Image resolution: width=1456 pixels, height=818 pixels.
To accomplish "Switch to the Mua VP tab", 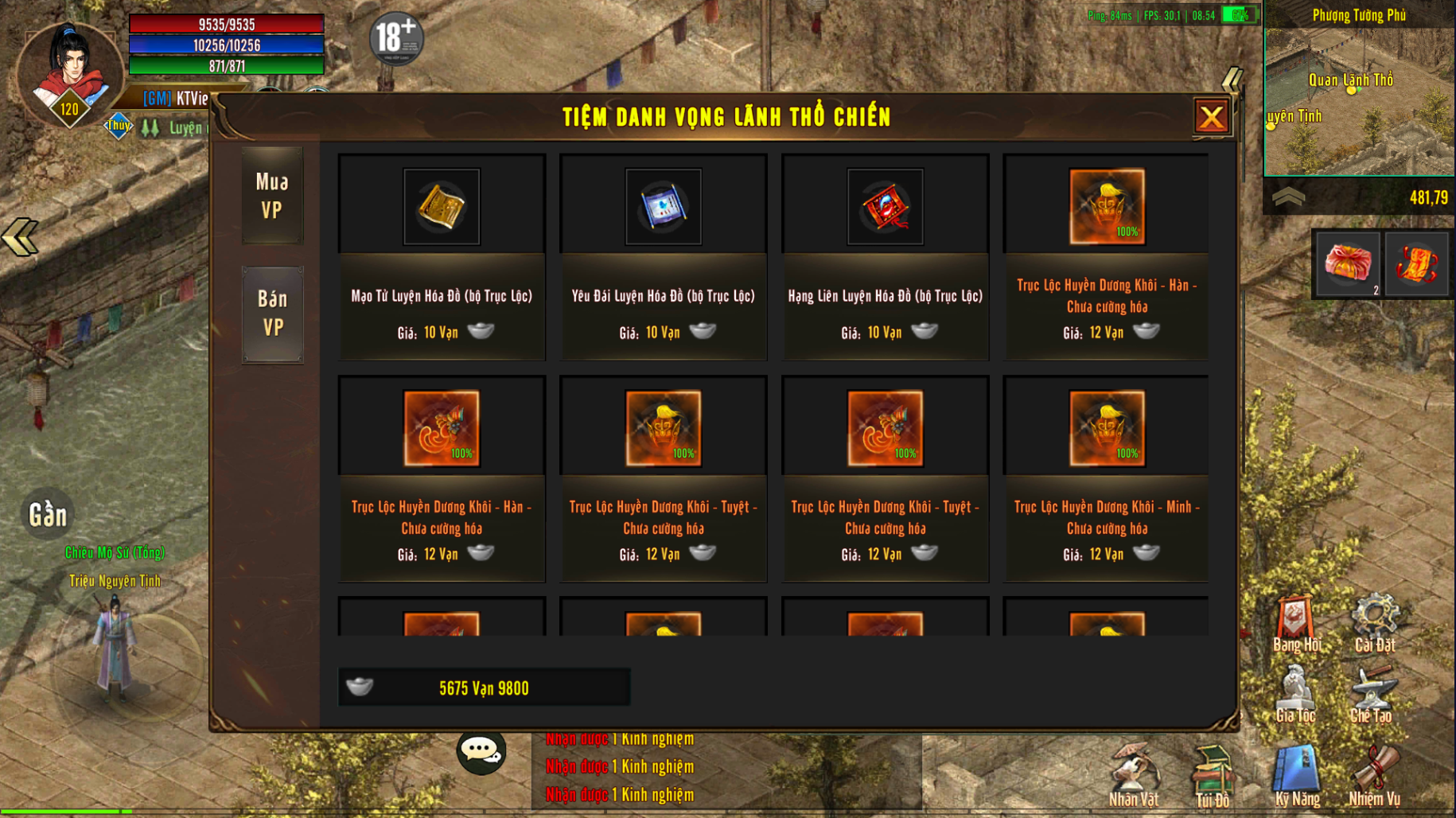I will point(272,196).
